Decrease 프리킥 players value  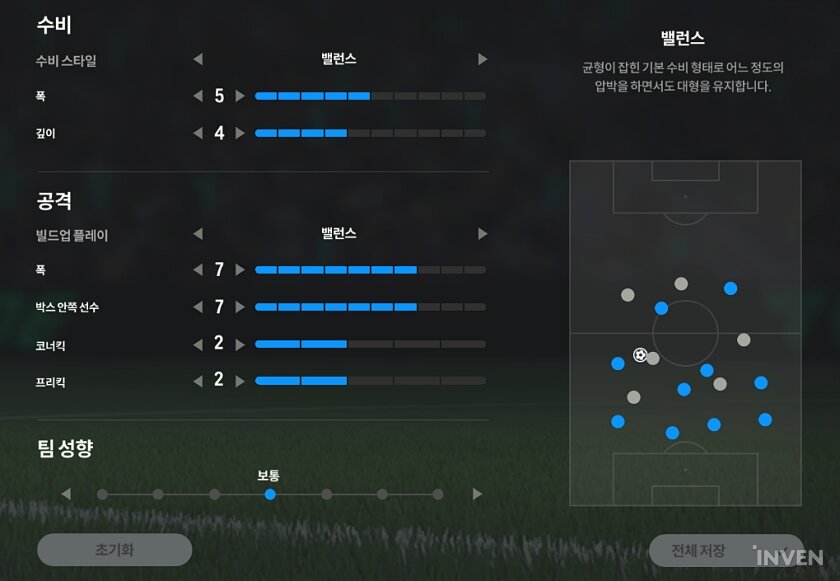[x=198, y=381]
